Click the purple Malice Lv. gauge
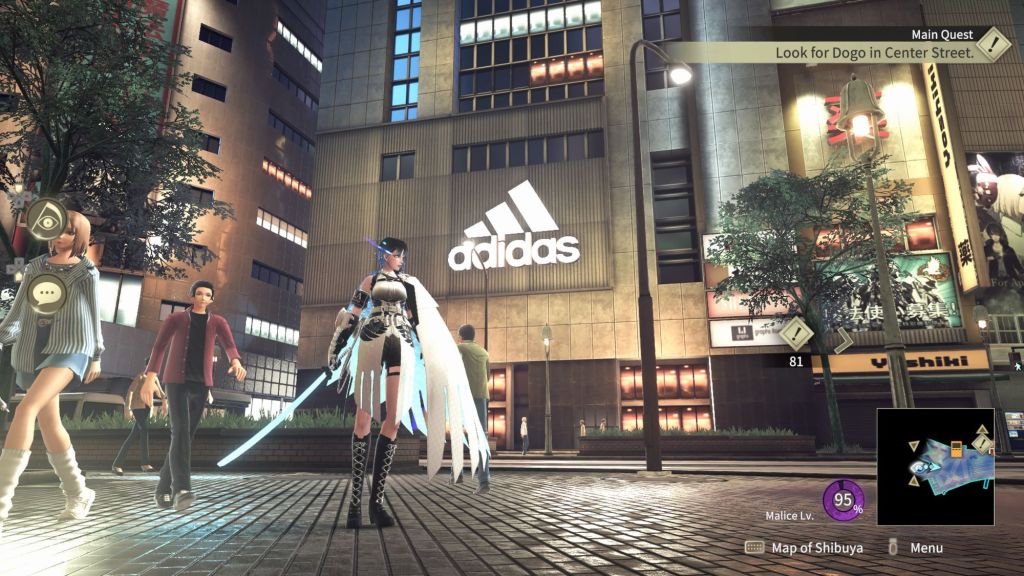 [x=842, y=500]
